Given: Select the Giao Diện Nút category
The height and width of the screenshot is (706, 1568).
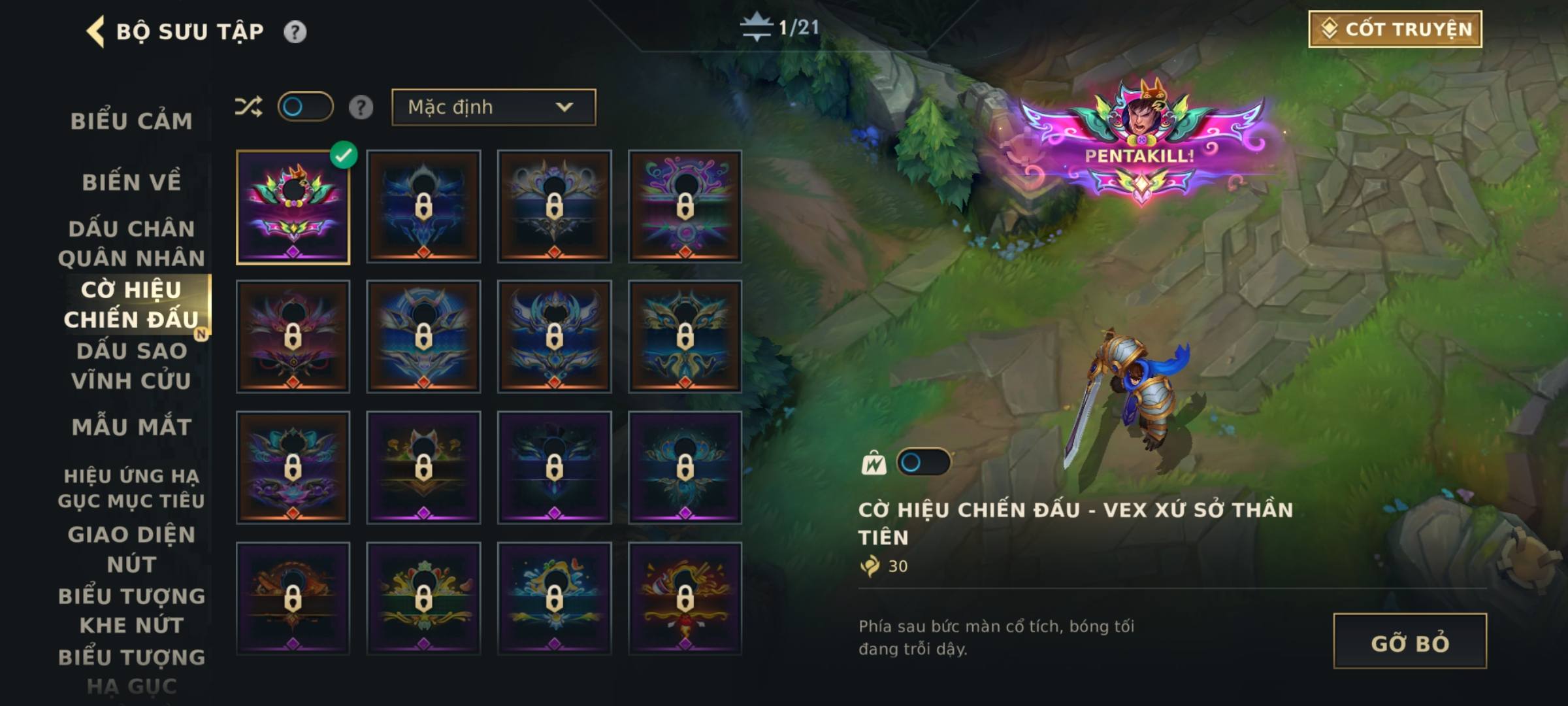Looking at the screenshot, I should pos(131,549).
